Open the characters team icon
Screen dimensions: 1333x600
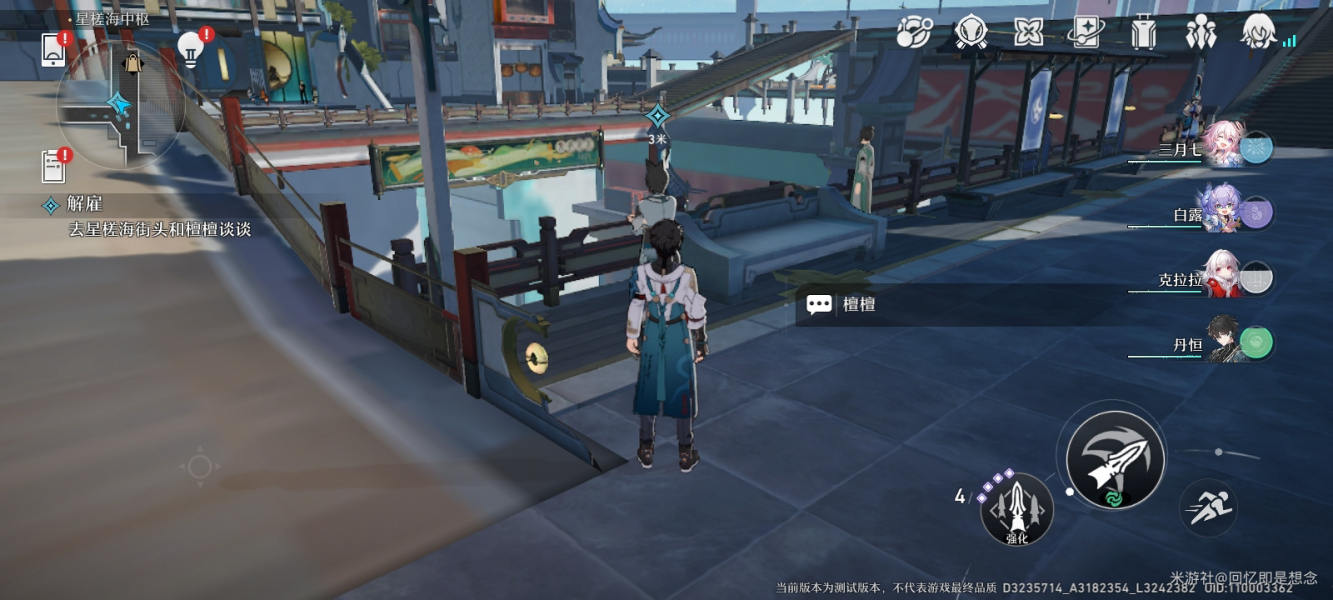point(1200,33)
